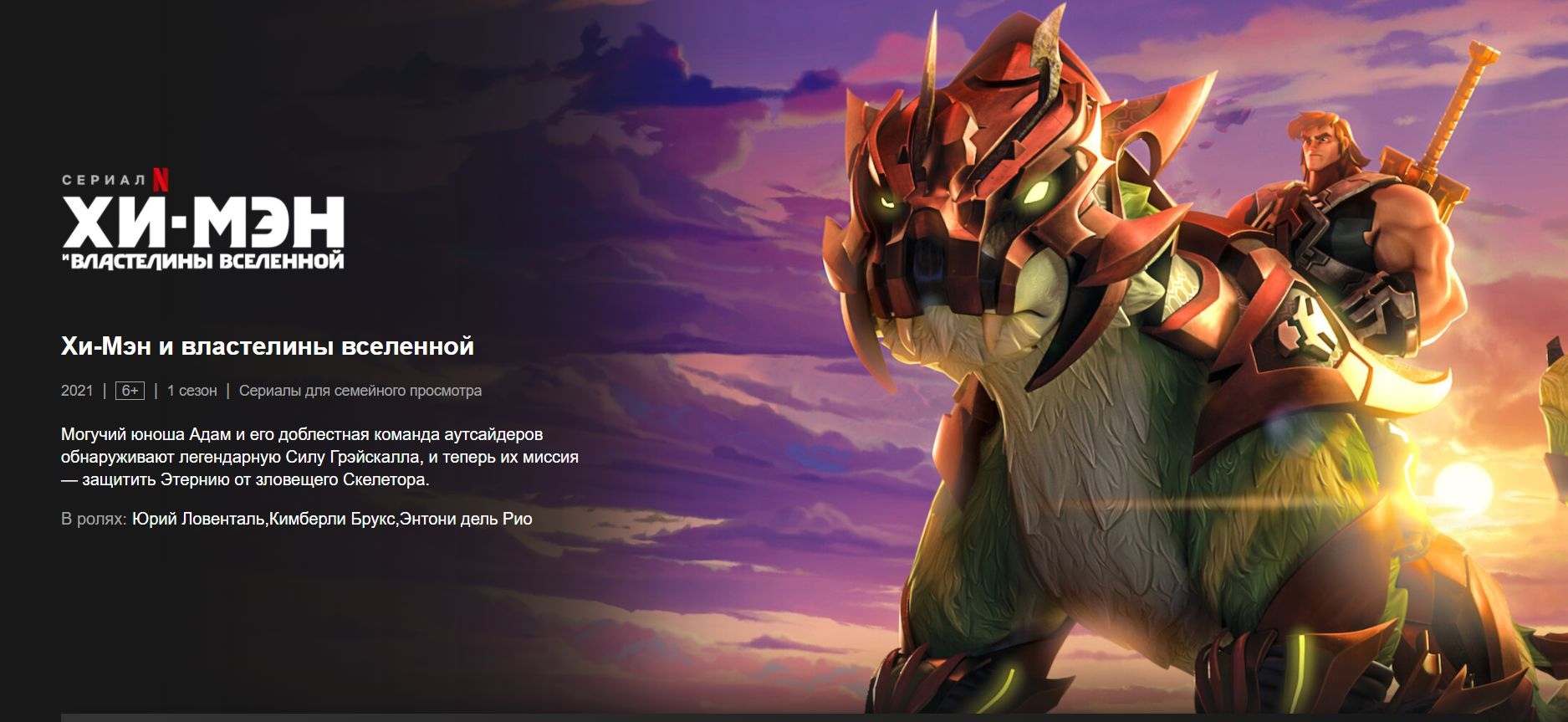Open the "Сериалы для семейного просмотра" genre link

point(360,391)
